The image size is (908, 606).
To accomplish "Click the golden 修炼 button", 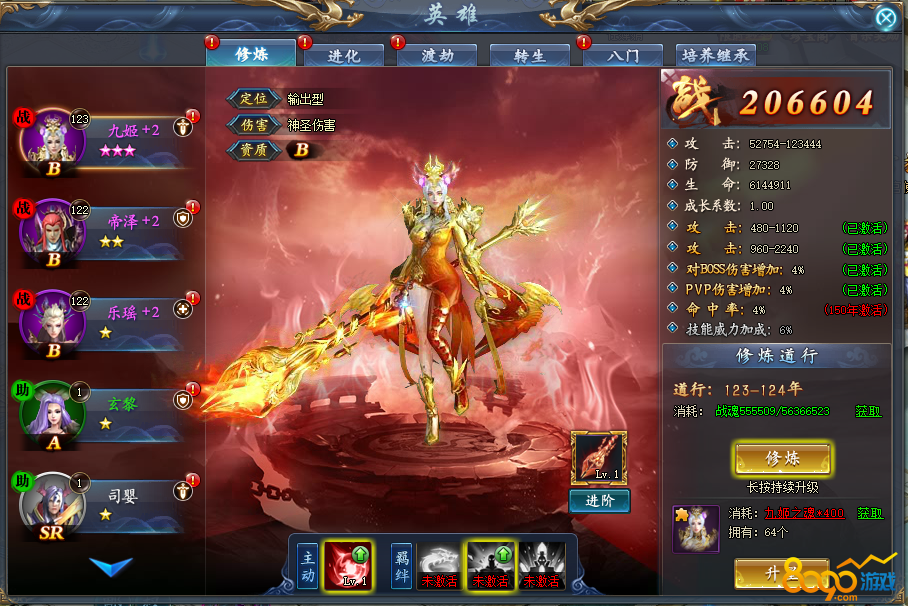I will 782,459.
